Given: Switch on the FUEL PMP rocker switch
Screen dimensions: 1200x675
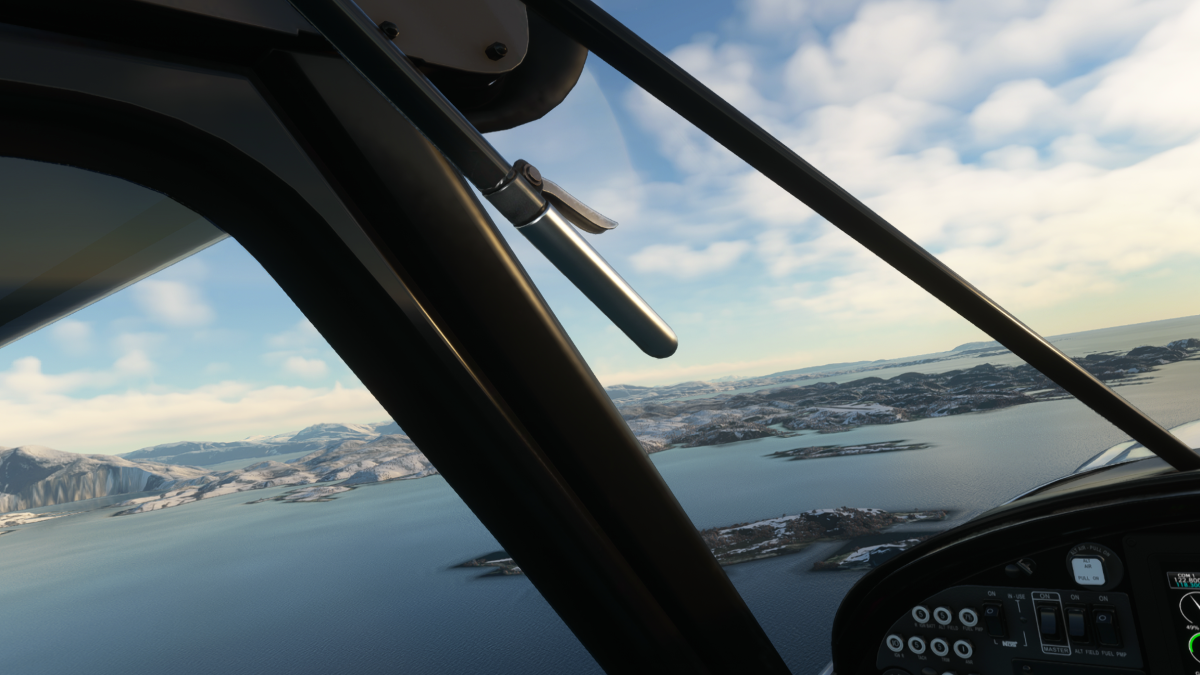Looking at the screenshot, I should pyautogui.click(x=1105, y=627).
